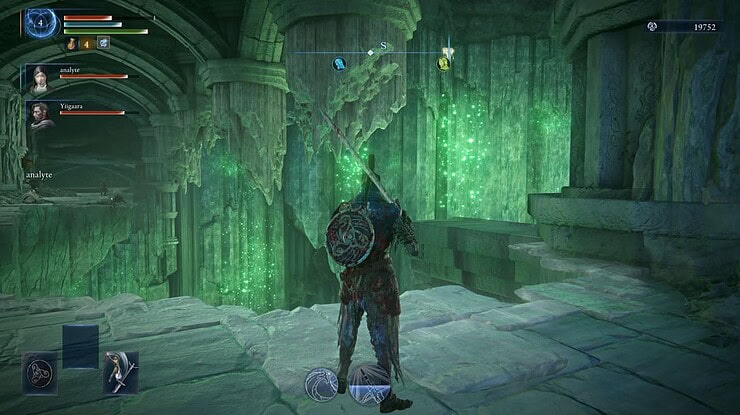Click the blue marker on the compass
This screenshot has height=415, width=740.
click(339, 64)
